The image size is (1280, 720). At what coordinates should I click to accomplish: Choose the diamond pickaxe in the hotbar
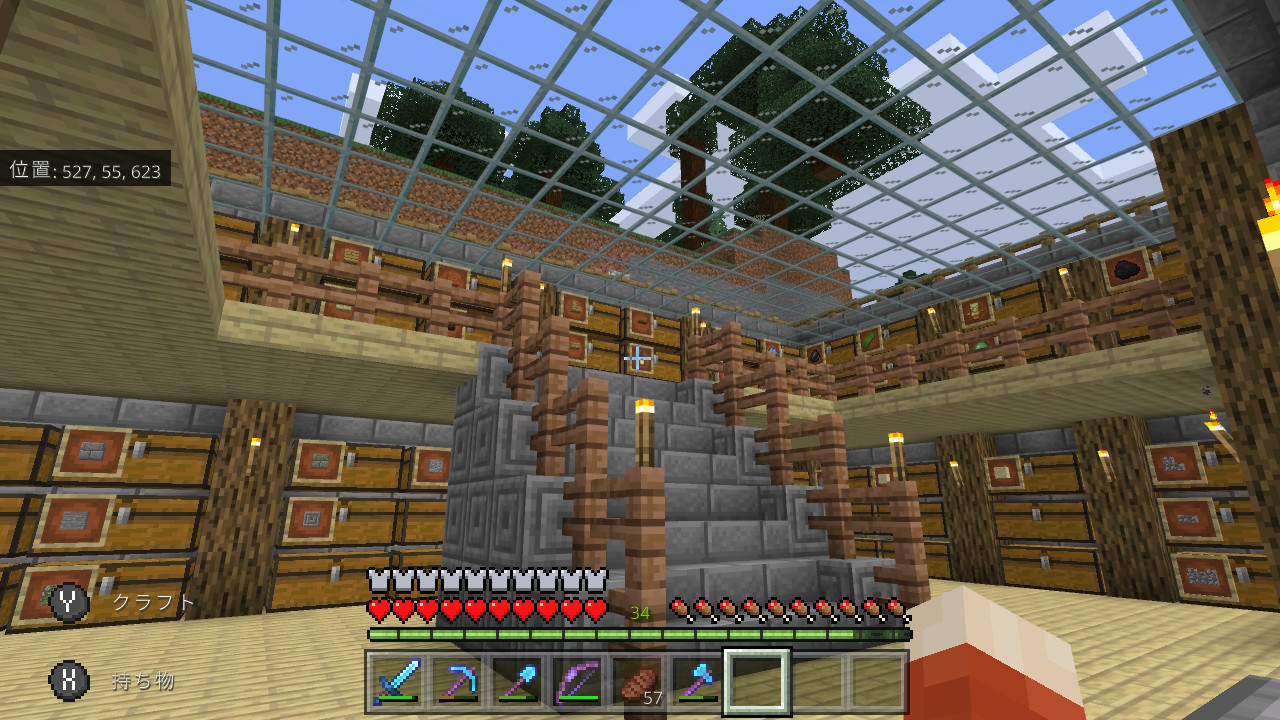[457, 682]
